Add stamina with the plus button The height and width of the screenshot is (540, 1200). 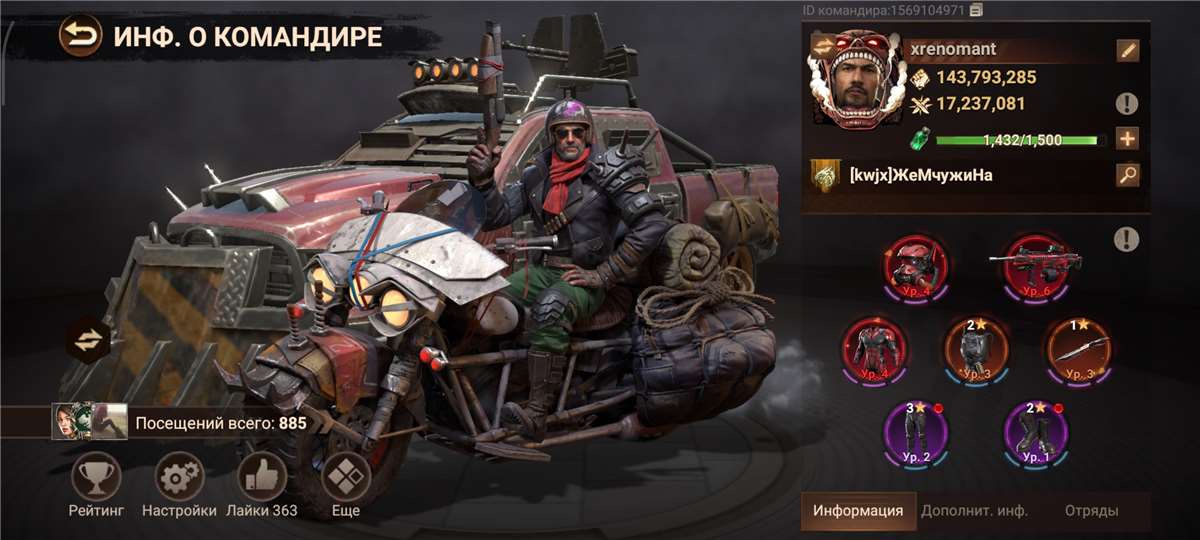[x=1128, y=139]
